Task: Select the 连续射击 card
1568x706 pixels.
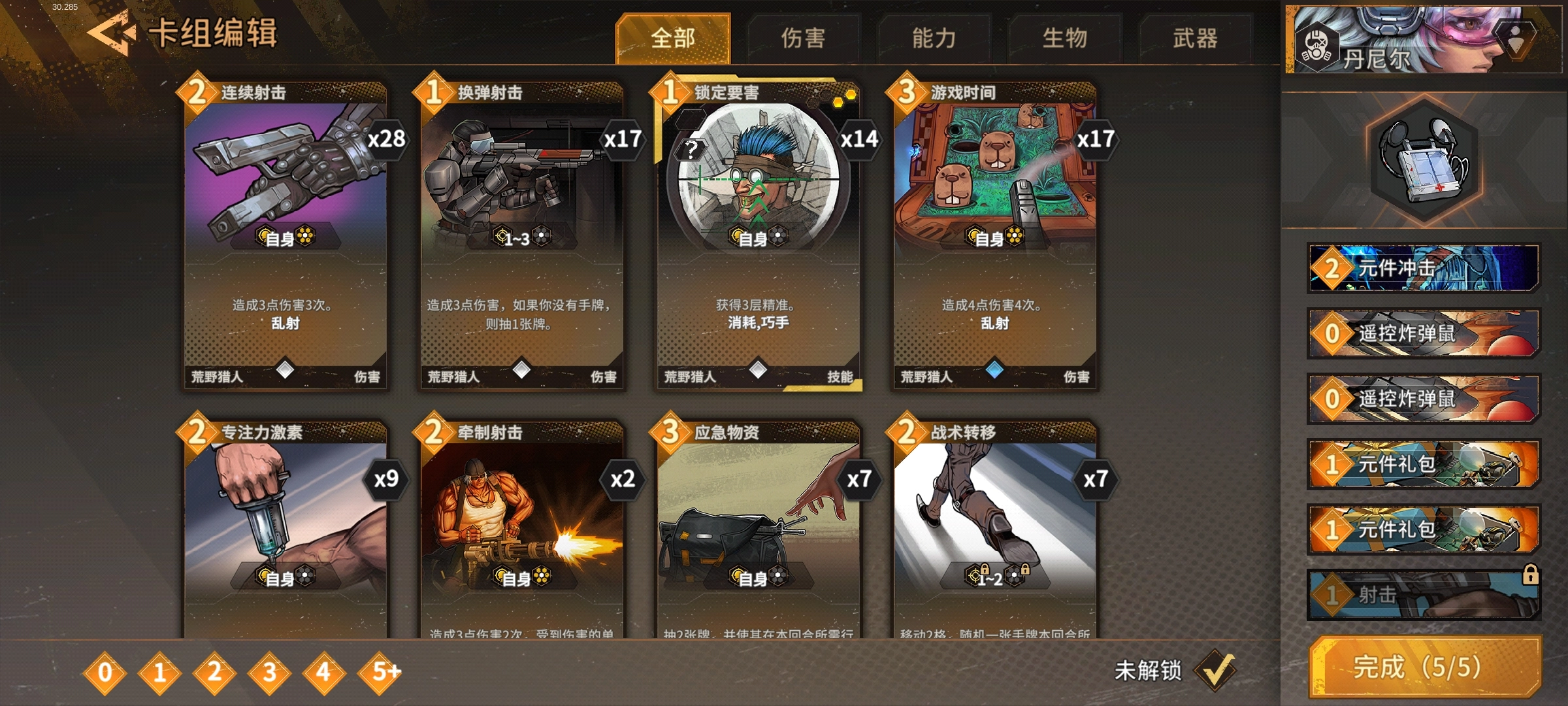Action: (286, 235)
